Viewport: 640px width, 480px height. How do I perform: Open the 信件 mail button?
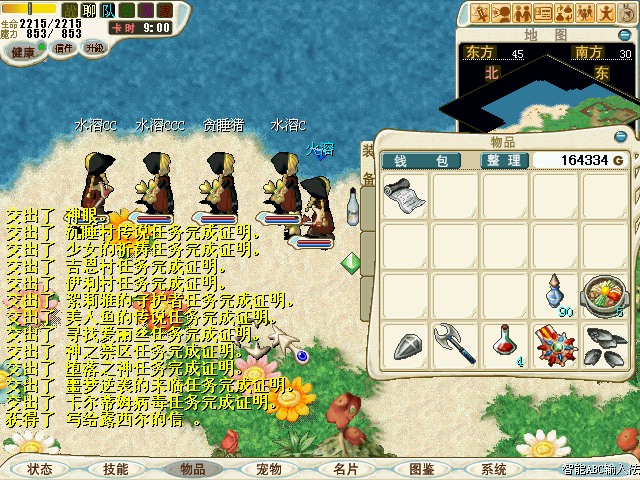tap(64, 48)
